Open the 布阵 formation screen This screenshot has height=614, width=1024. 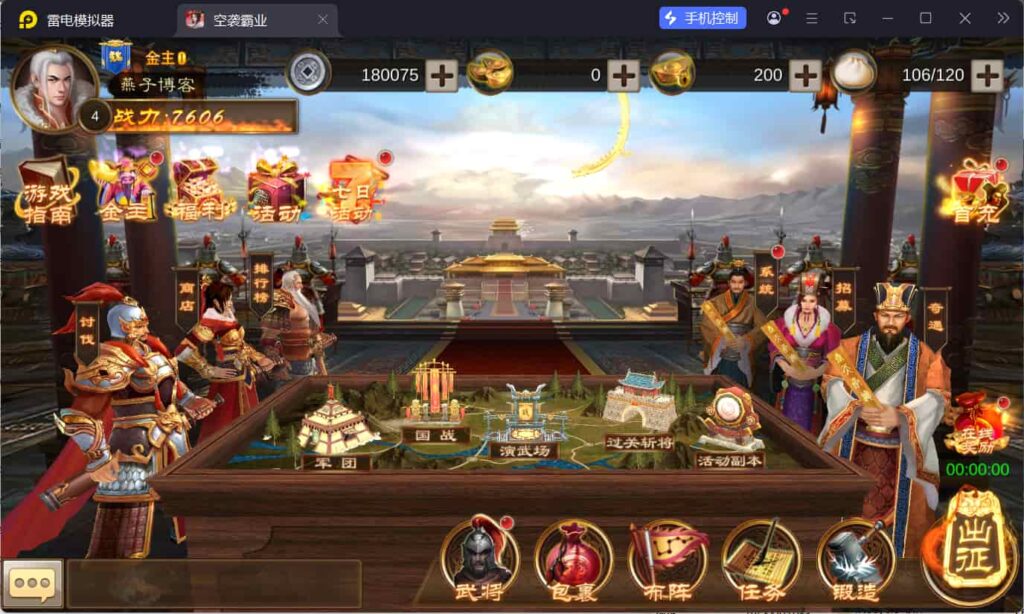(x=667, y=558)
